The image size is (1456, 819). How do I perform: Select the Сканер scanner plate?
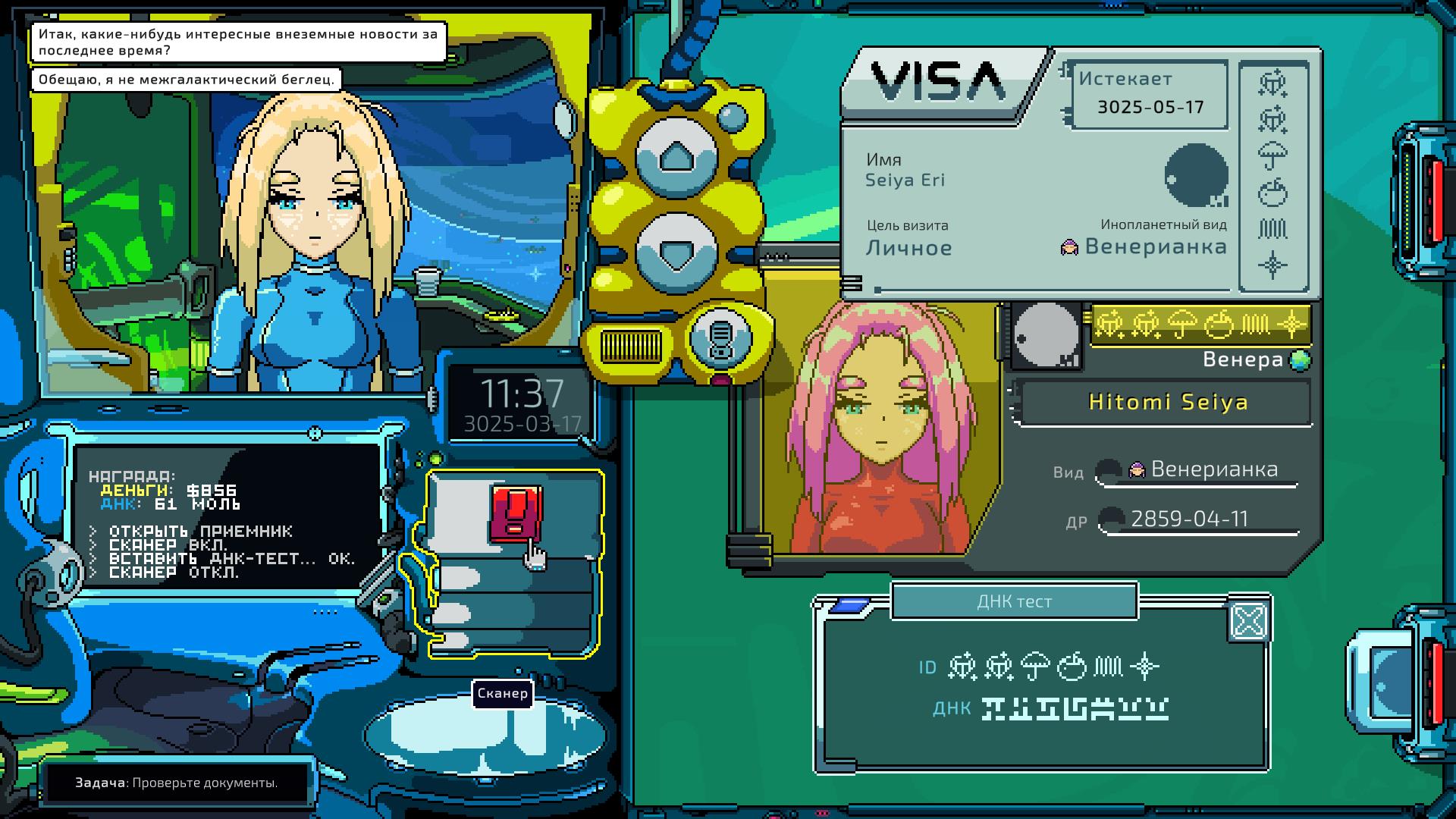point(485,734)
